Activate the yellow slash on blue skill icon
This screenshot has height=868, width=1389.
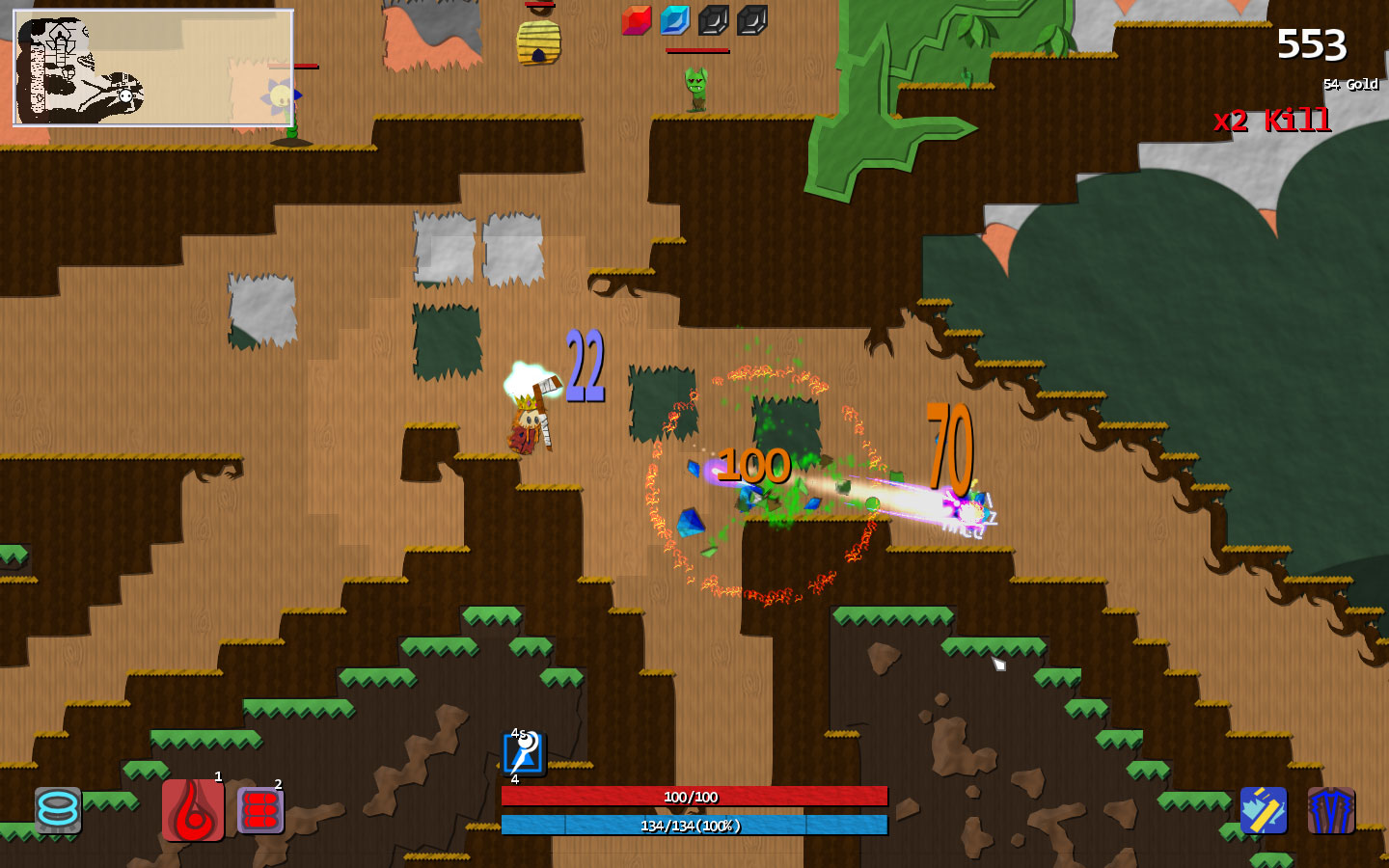1264,810
